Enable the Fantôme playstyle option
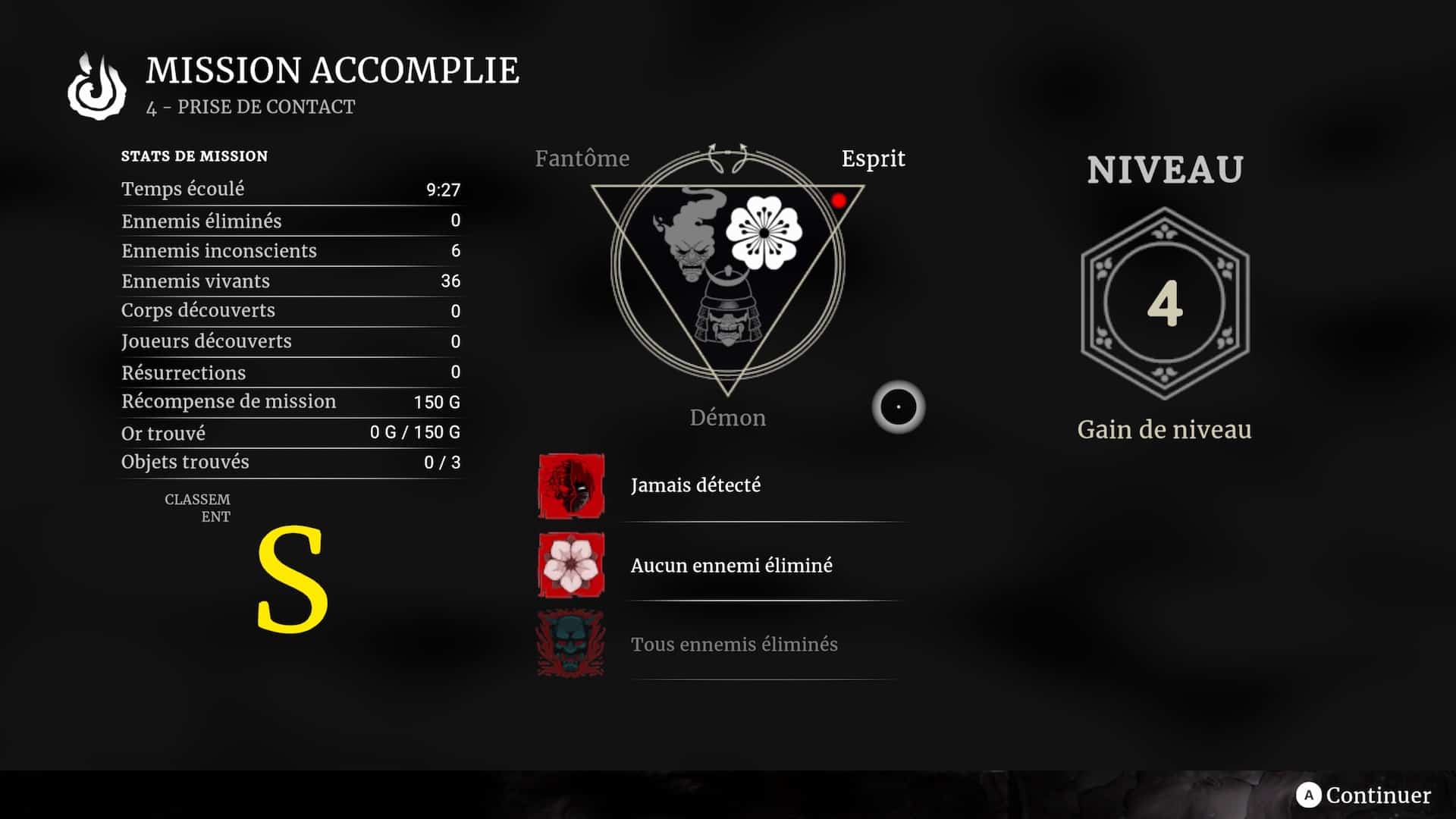 (582, 158)
